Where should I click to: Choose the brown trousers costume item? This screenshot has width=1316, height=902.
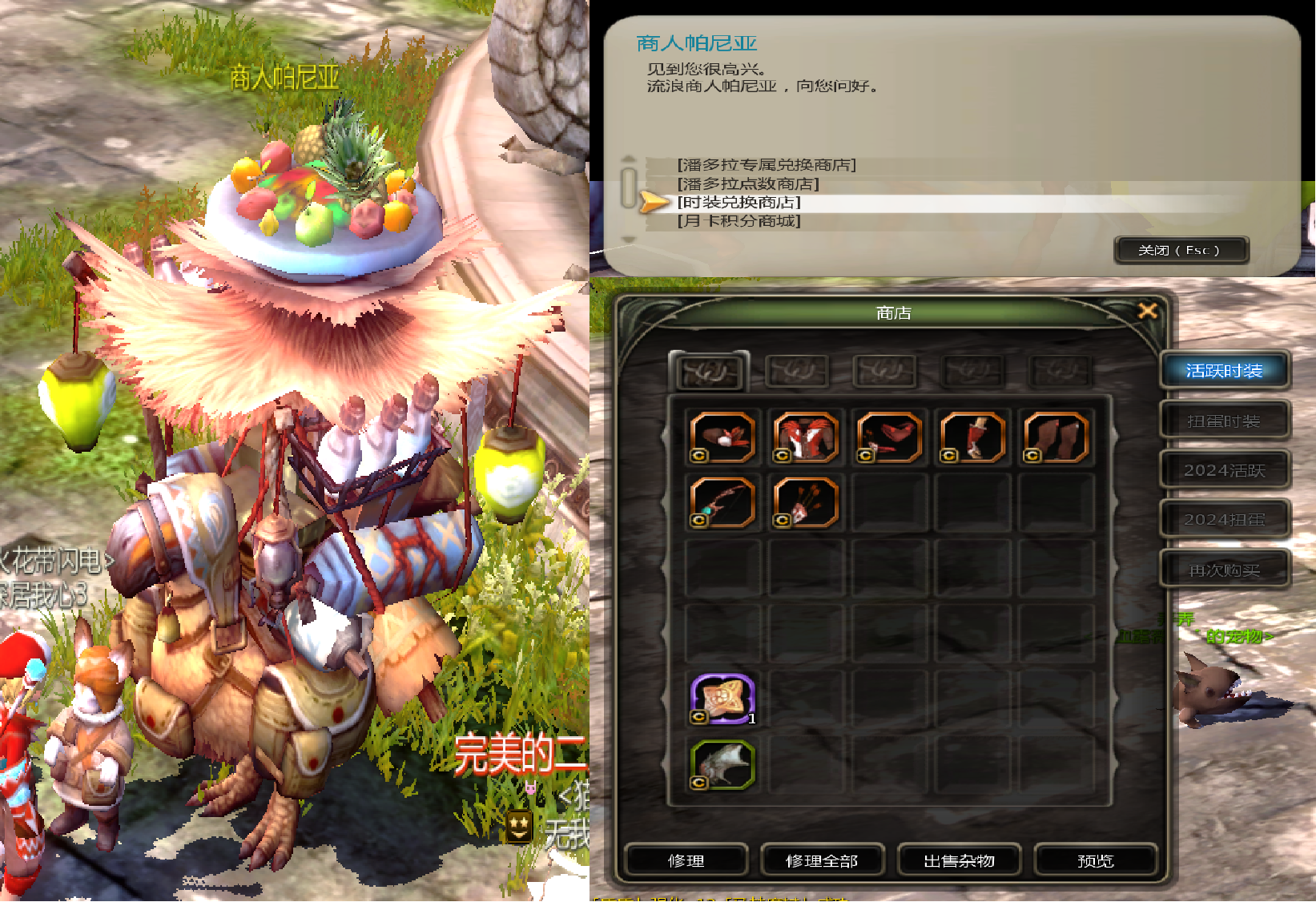point(1056,437)
